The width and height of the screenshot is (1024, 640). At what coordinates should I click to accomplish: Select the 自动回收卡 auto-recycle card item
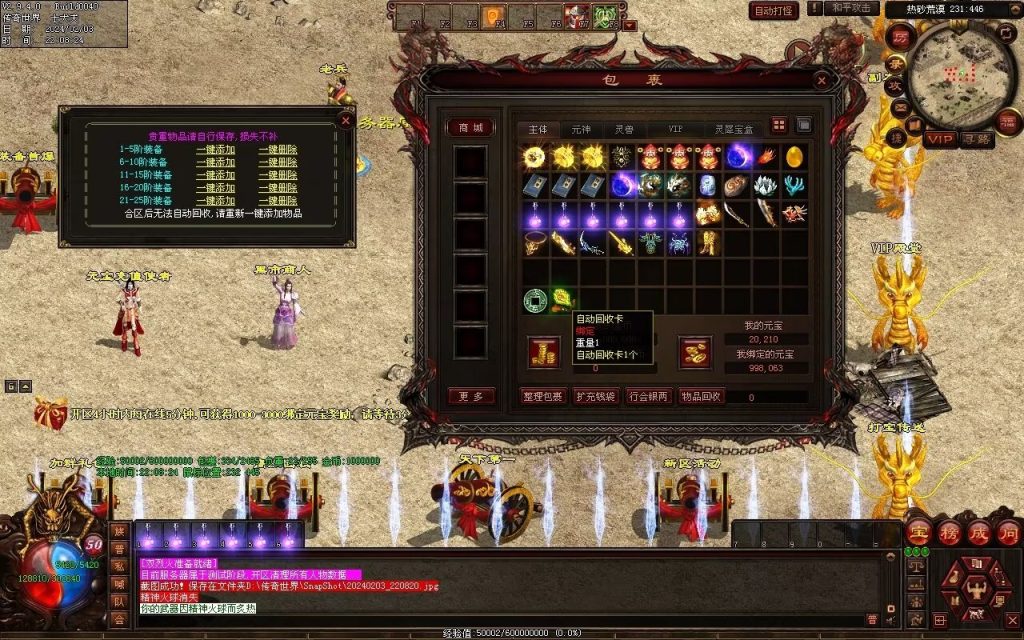563,298
